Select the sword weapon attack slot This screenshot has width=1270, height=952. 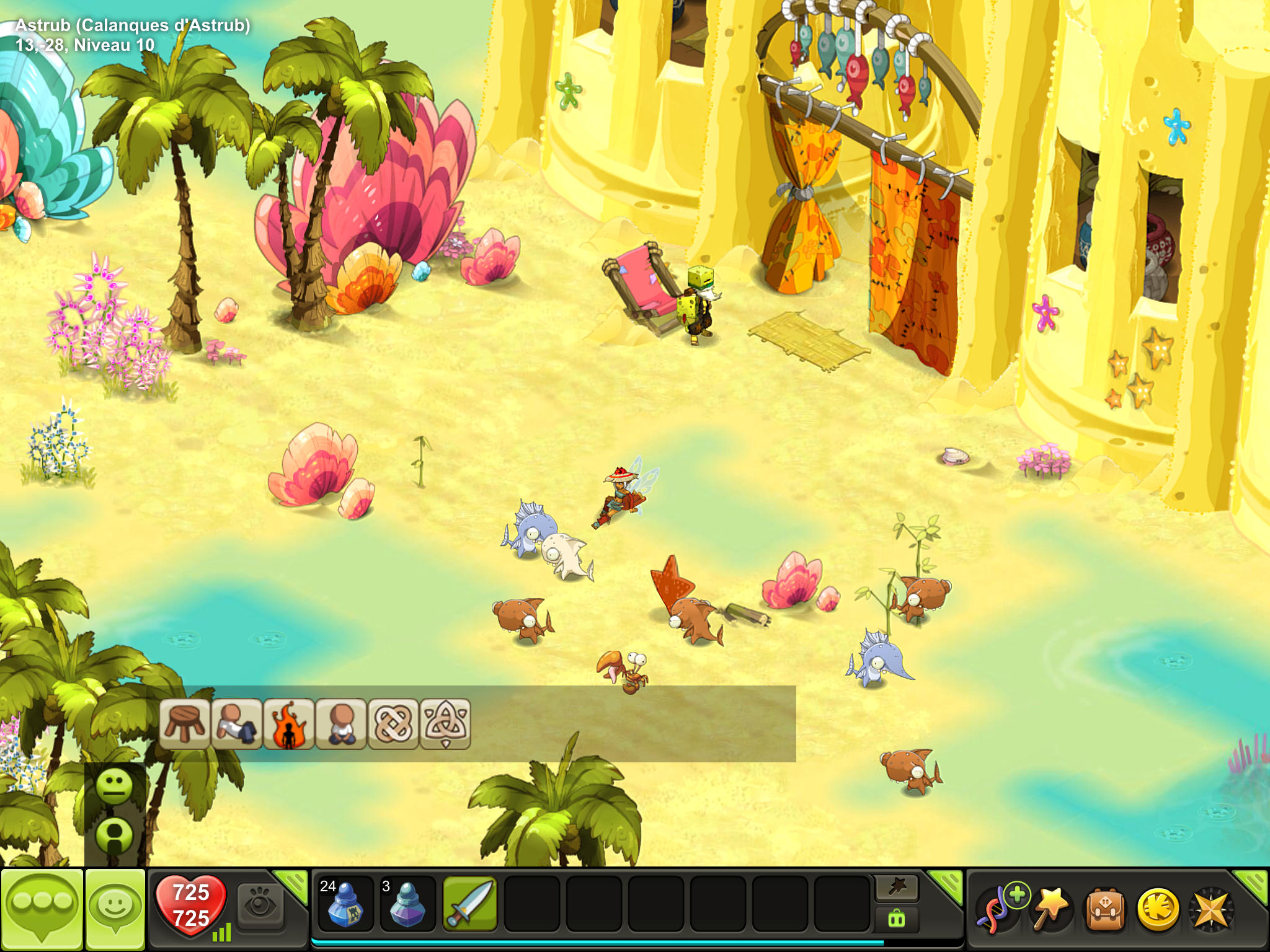point(469,904)
